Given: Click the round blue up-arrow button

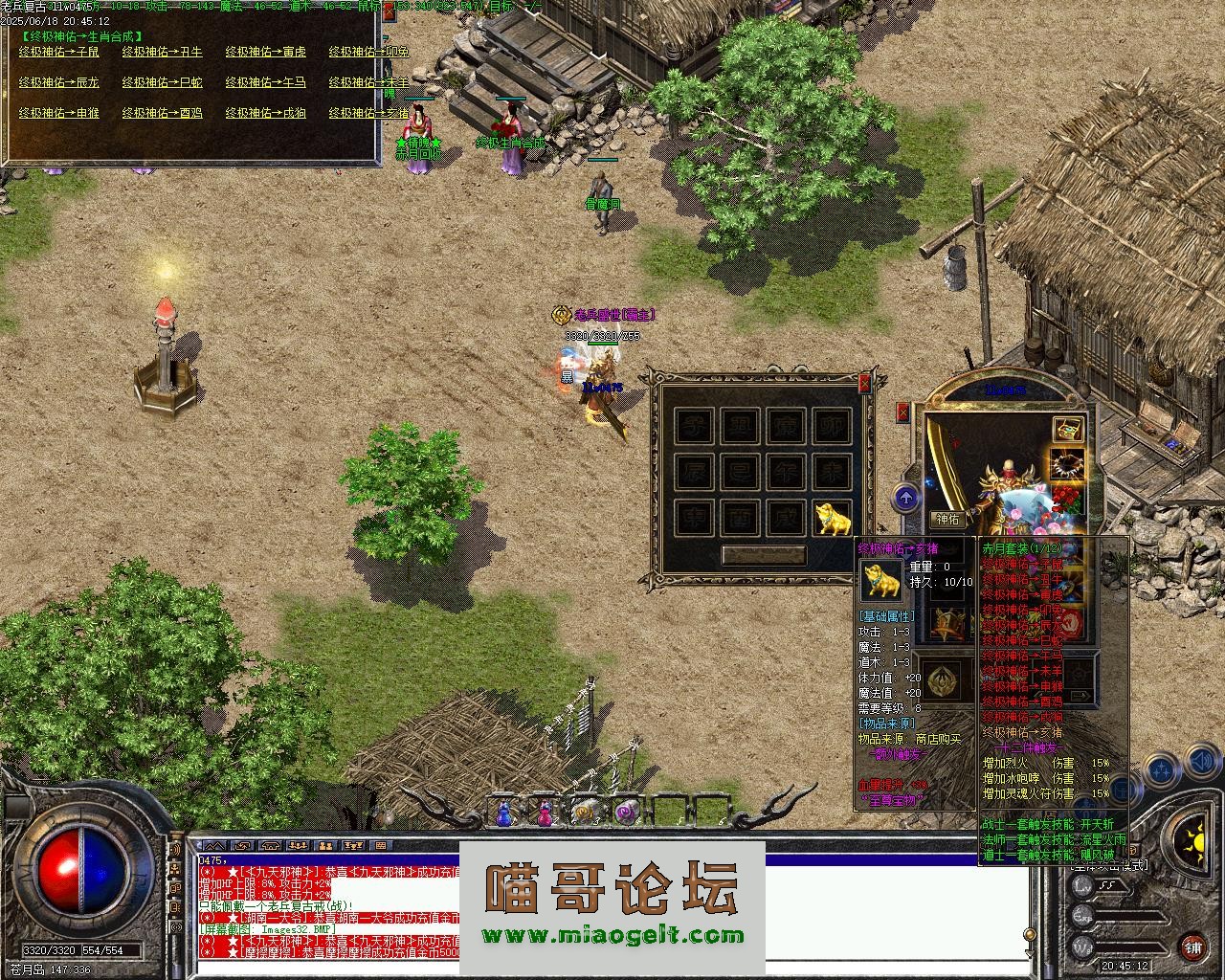Looking at the screenshot, I should click(906, 497).
